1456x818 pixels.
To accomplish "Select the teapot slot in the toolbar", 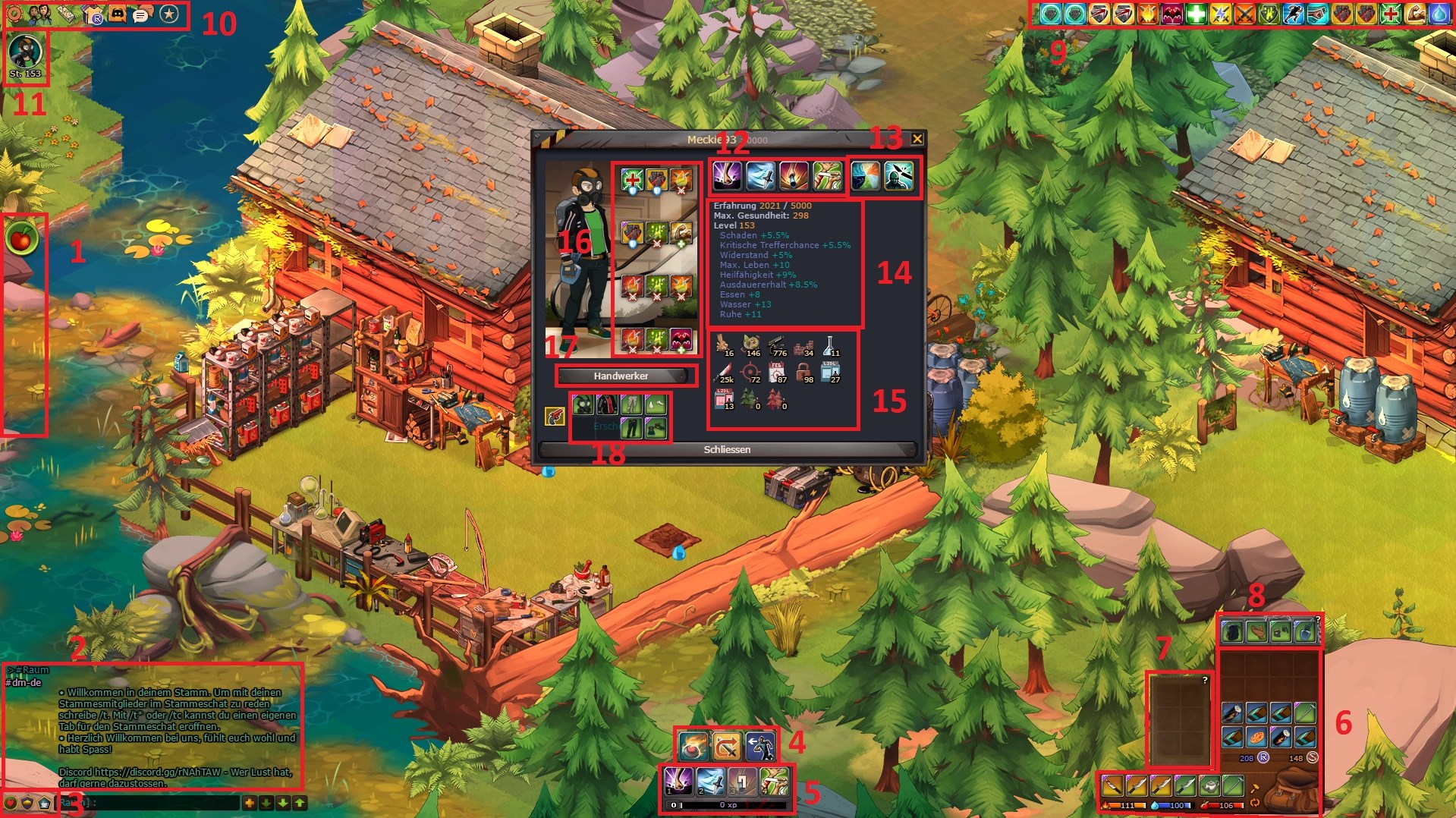I will (x=1209, y=785).
